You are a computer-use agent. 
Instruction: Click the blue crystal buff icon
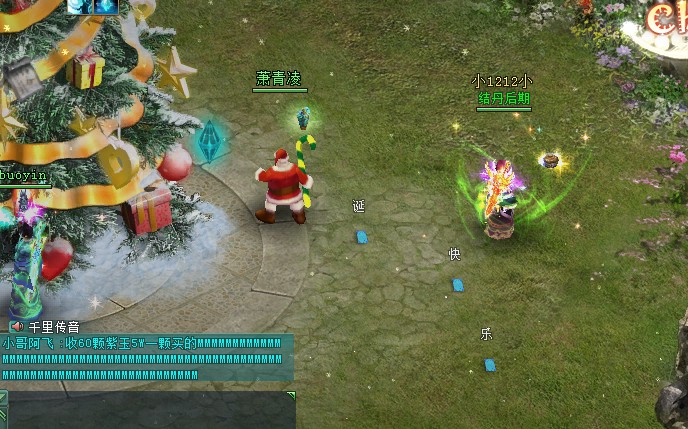(108, 6)
